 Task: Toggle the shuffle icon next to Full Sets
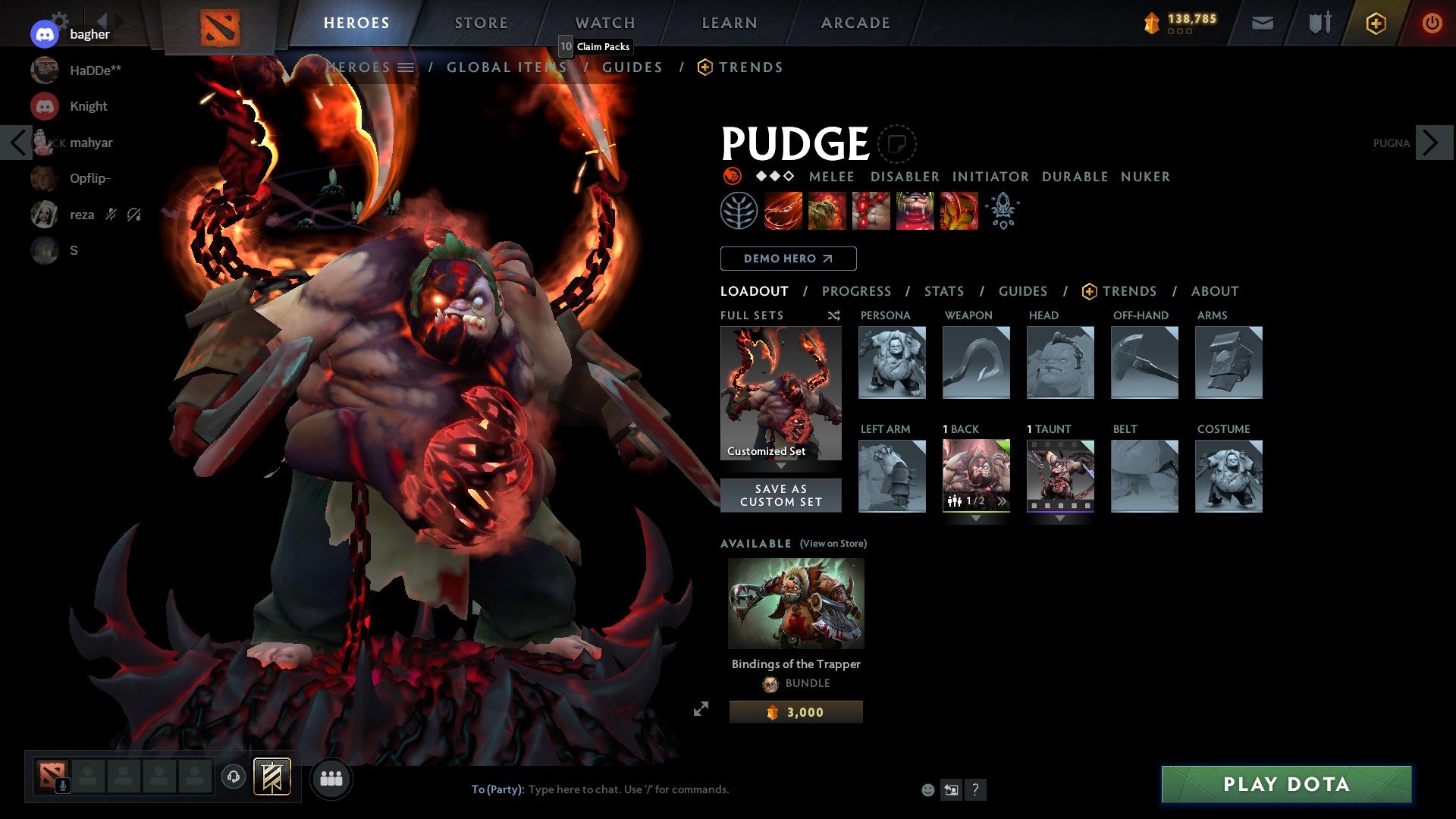[x=833, y=315]
